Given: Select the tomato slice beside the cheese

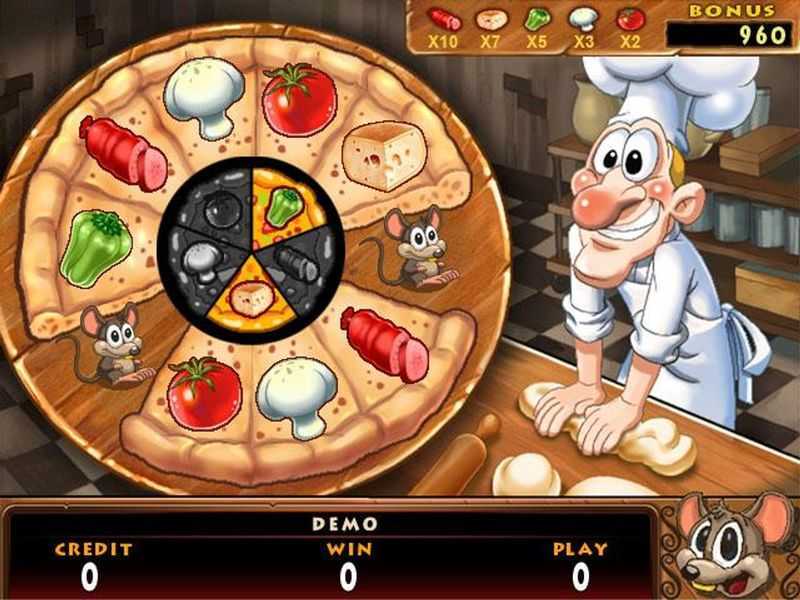Looking at the screenshot, I should tap(298, 99).
